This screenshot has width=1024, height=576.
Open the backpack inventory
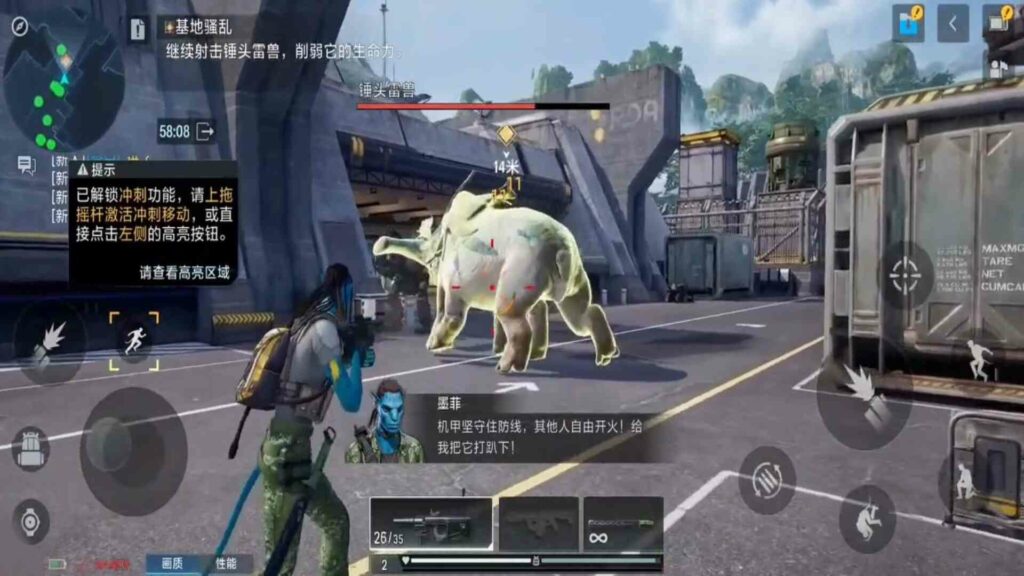[30, 448]
